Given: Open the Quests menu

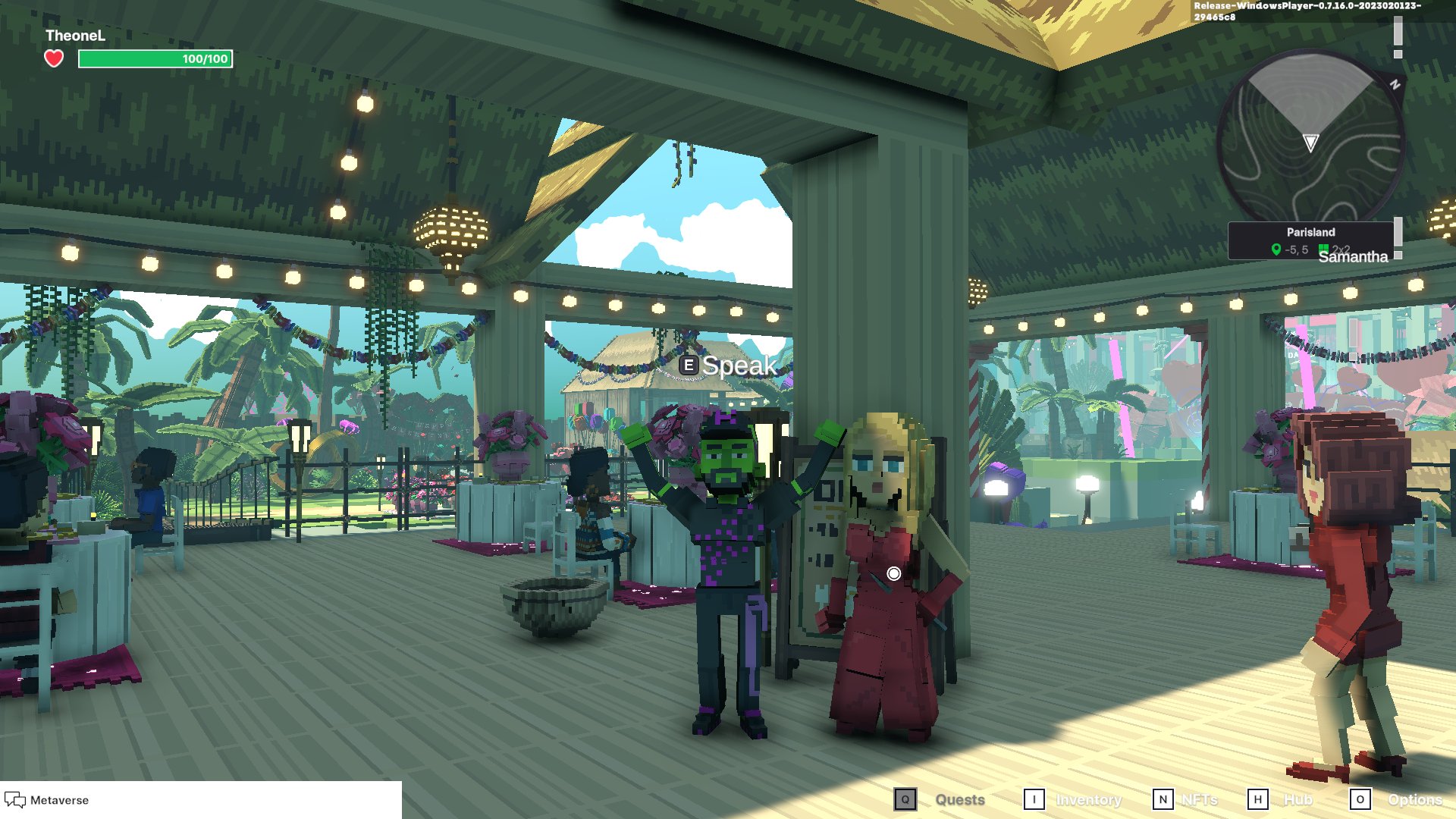Looking at the screenshot, I should pos(960,799).
